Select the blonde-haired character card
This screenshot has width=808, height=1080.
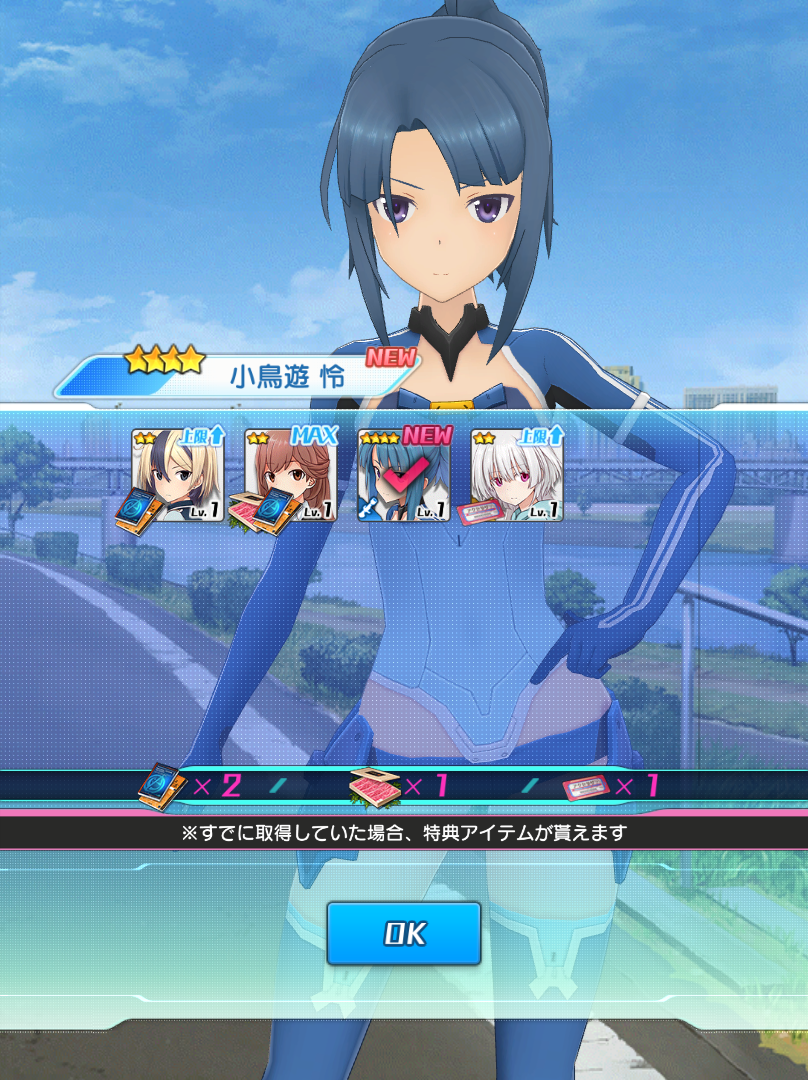(x=177, y=476)
